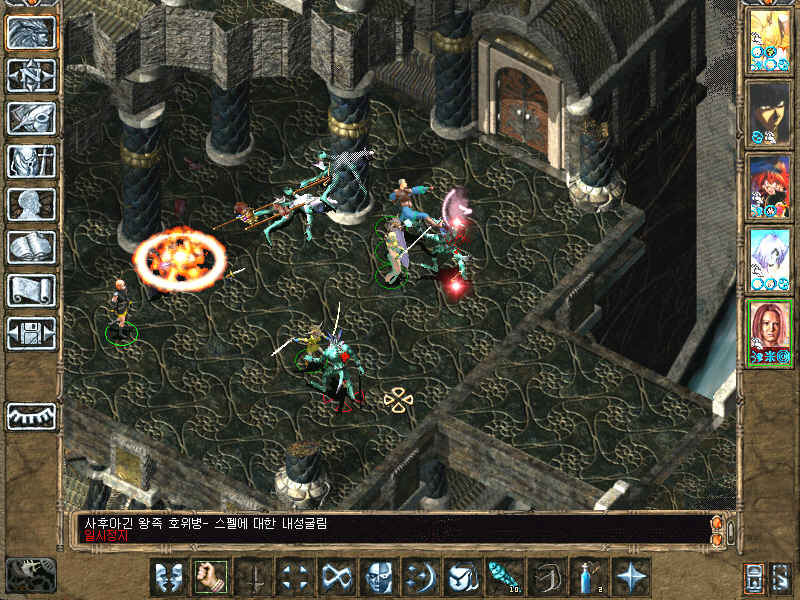Open special abilities with the star button

[x=631, y=577]
